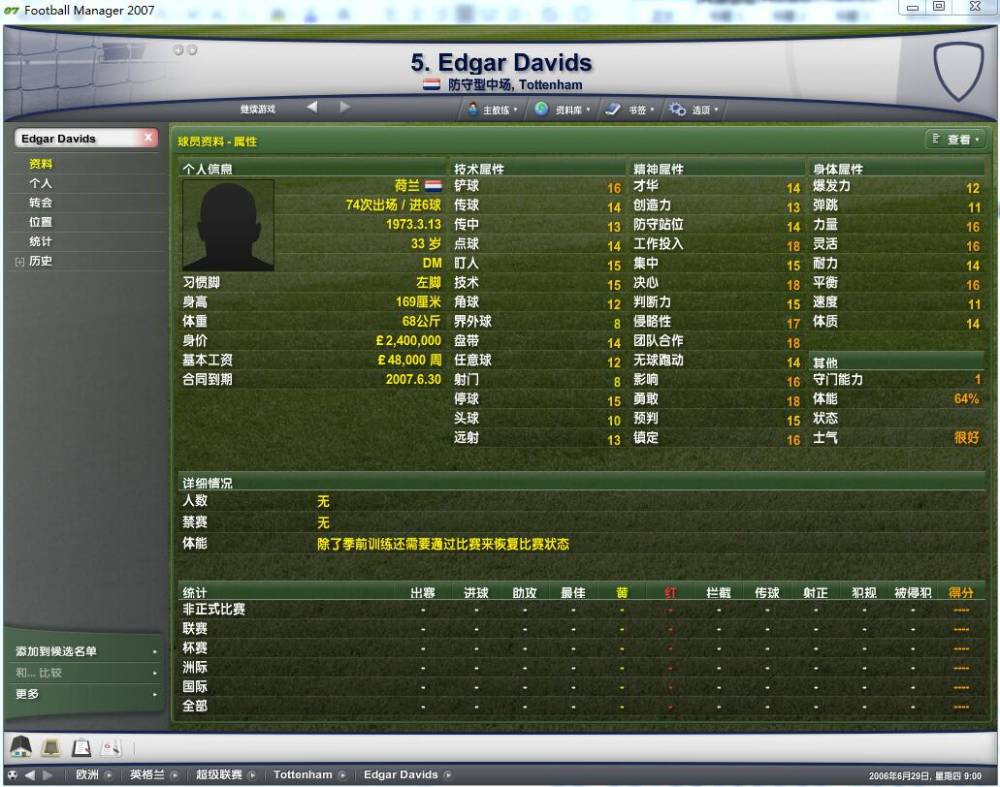
Task: Go back with the left arrow
Action: (x=311, y=108)
